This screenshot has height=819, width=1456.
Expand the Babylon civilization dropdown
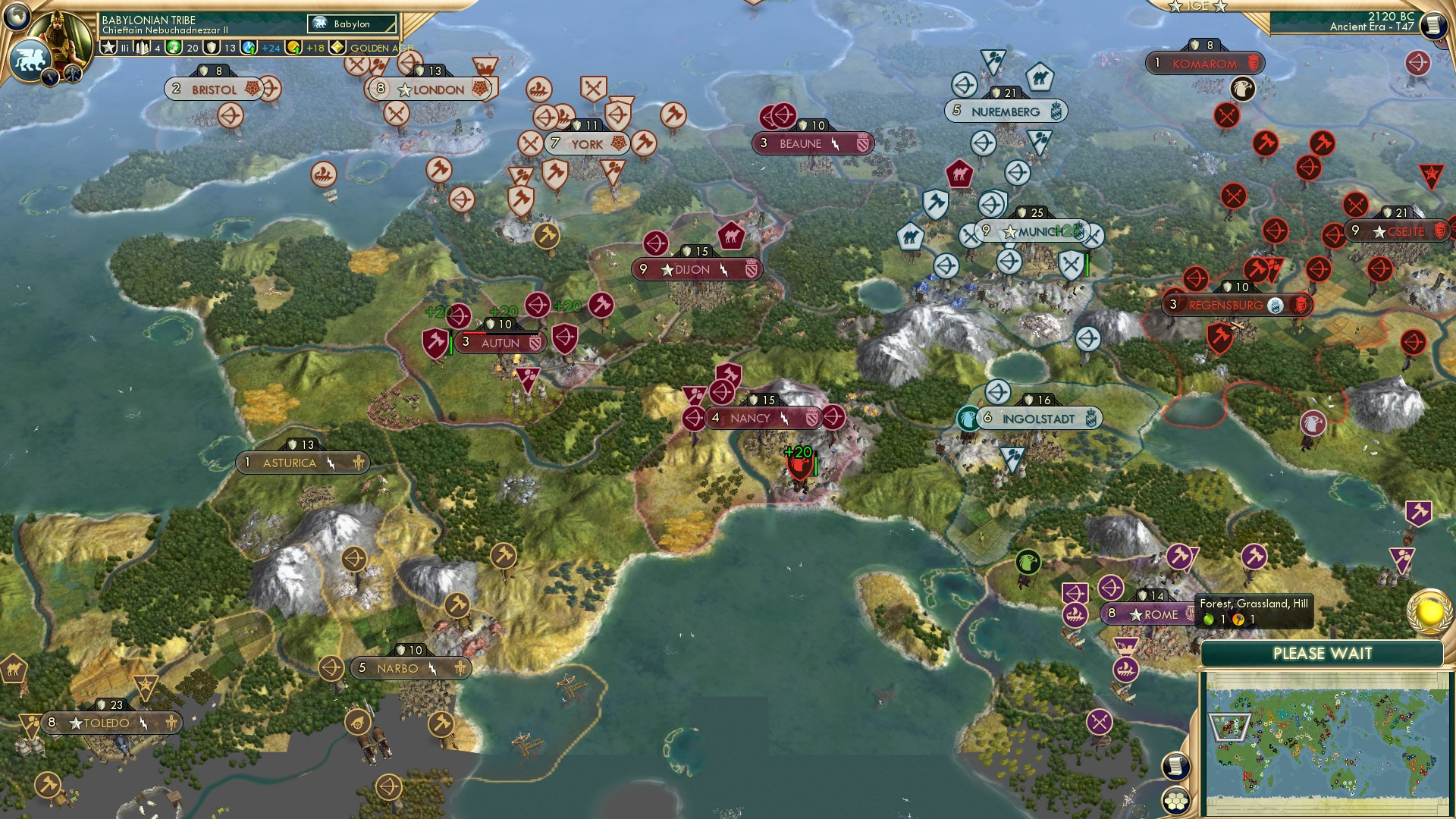click(x=353, y=24)
